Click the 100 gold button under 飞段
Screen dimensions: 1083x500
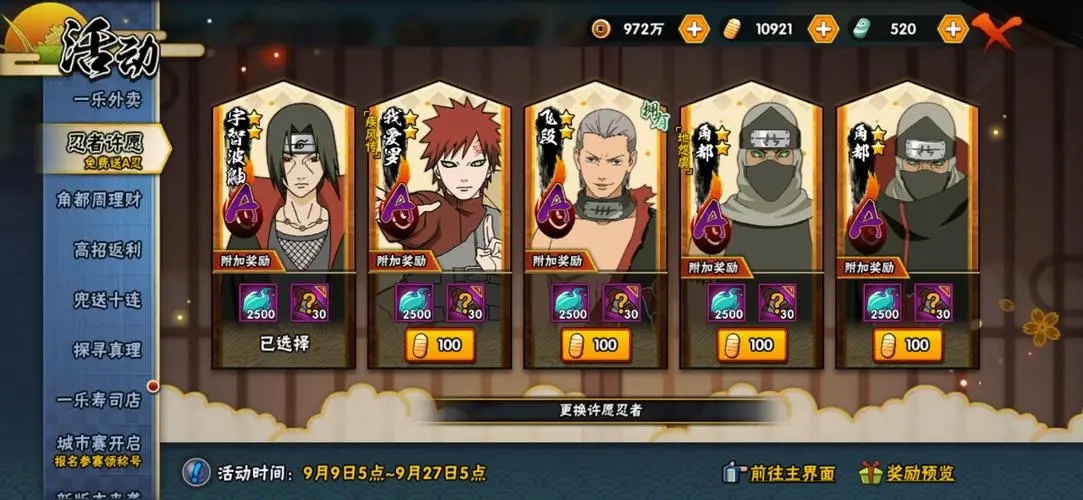tap(595, 345)
